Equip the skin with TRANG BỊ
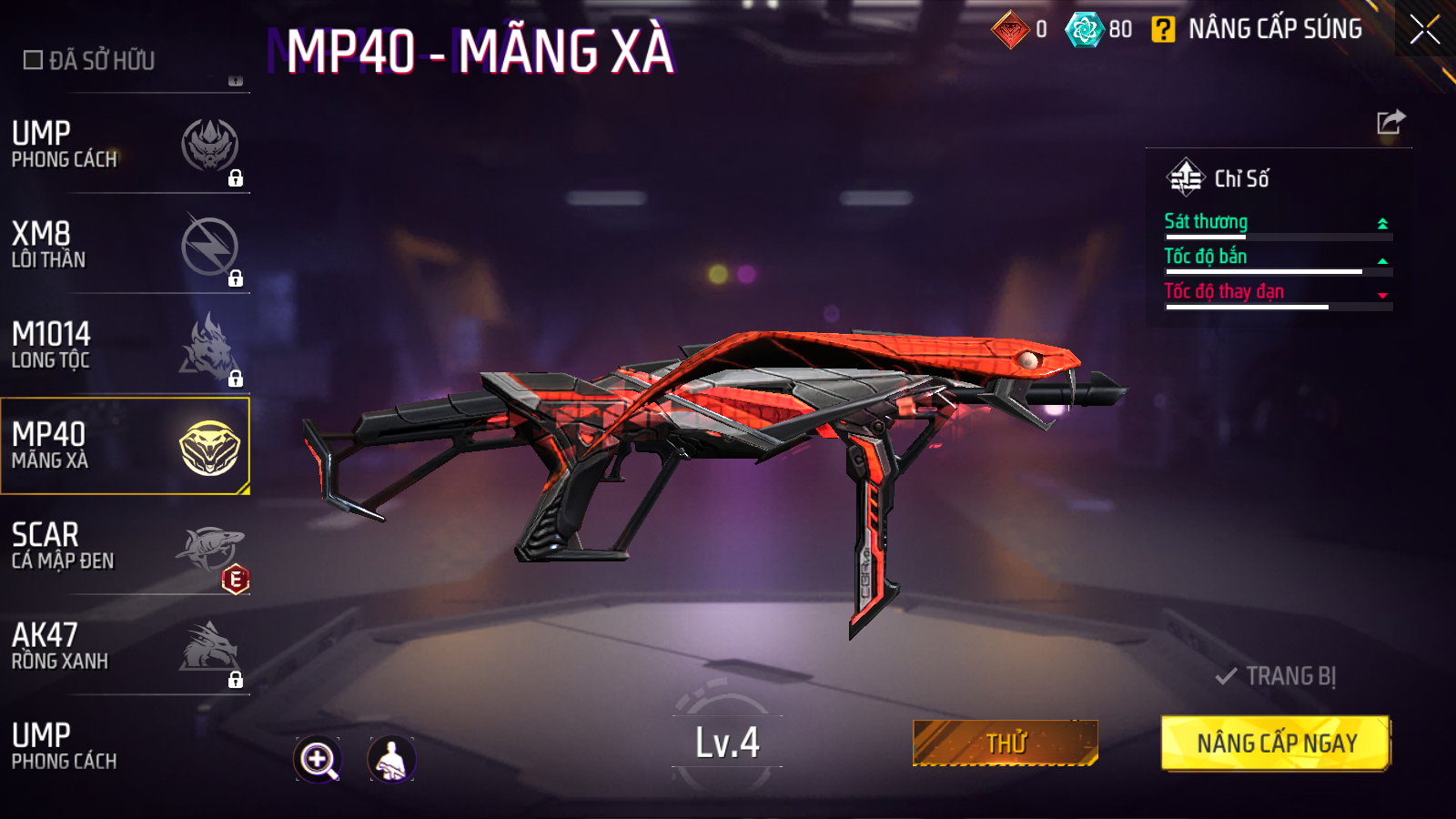Screen dimensions: 1456x819 click(1276, 676)
